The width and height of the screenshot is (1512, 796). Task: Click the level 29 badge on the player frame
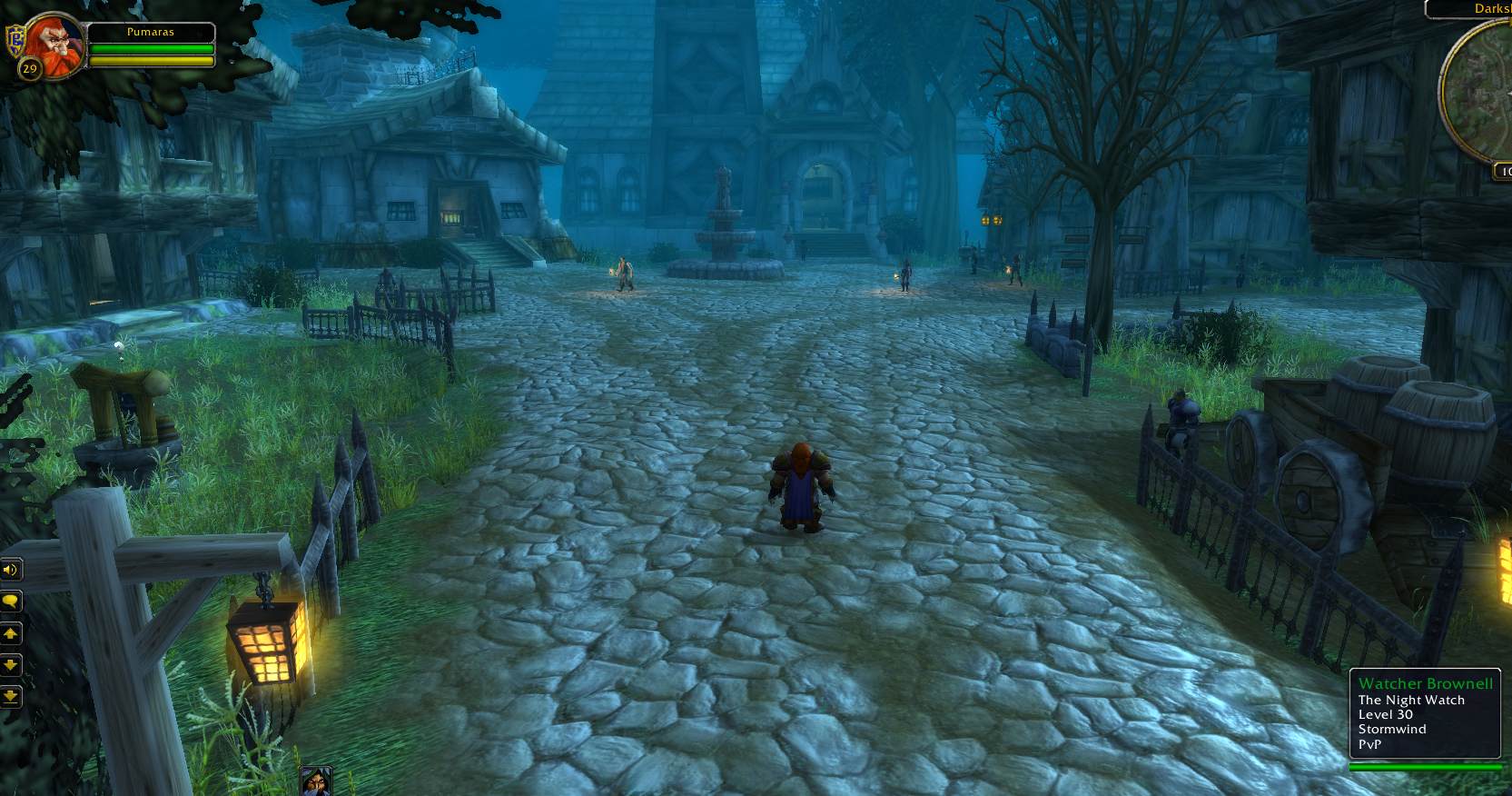(x=28, y=67)
